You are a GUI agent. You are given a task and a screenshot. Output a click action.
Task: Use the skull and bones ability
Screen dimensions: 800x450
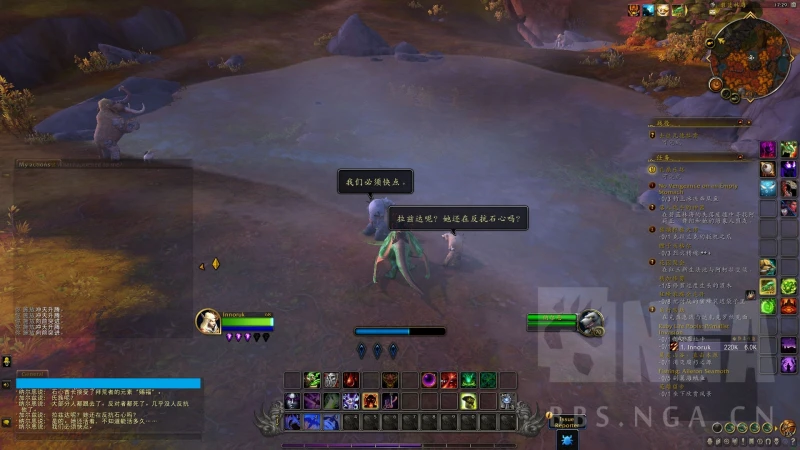pos(332,380)
